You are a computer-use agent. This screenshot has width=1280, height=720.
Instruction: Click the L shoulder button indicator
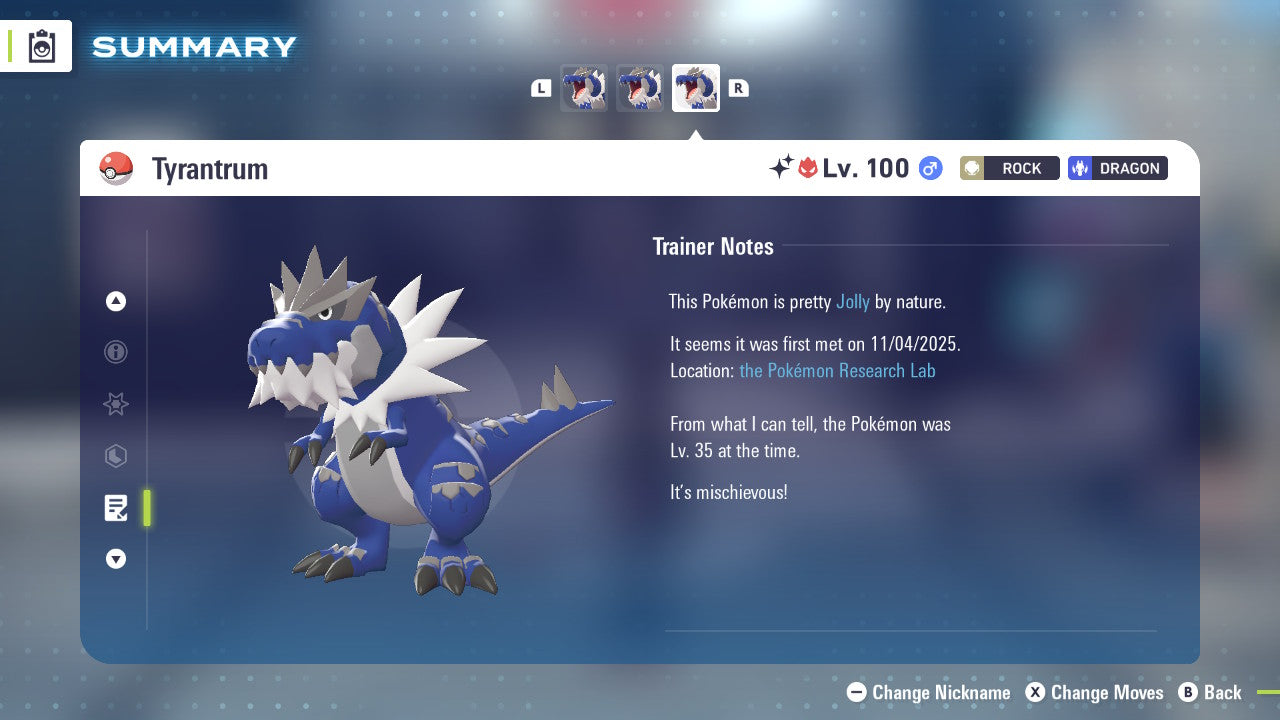pyautogui.click(x=541, y=88)
